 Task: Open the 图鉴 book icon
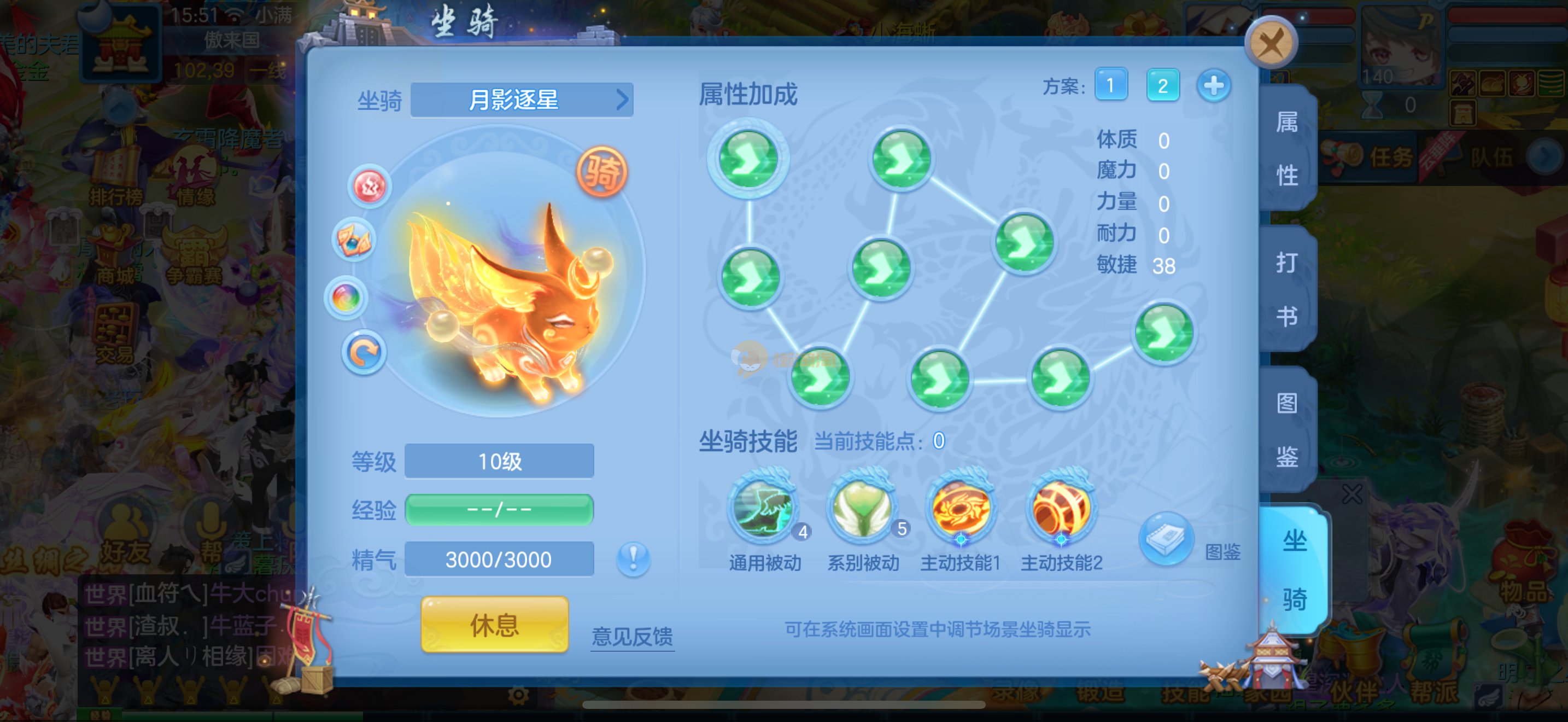click(1165, 539)
